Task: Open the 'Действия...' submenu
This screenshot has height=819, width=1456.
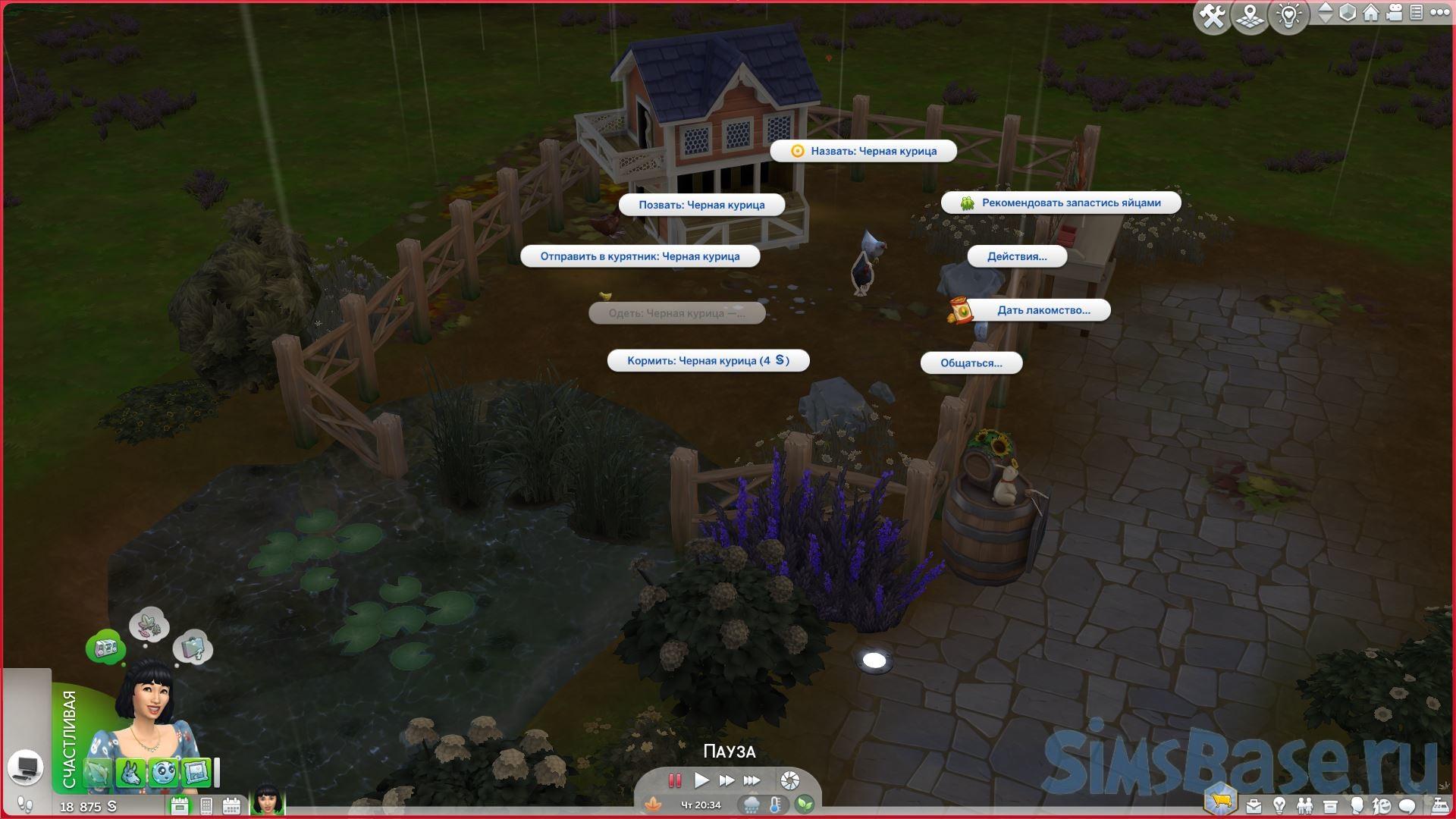Action: pyautogui.click(x=1016, y=256)
